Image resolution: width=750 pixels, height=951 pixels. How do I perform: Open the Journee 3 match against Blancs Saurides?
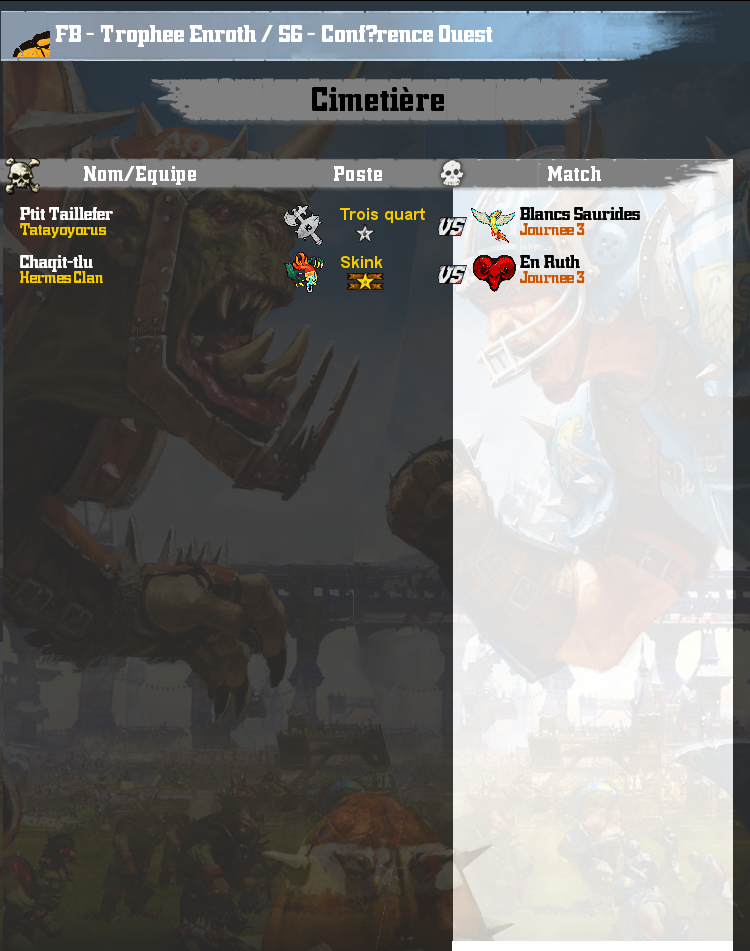point(552,230)
